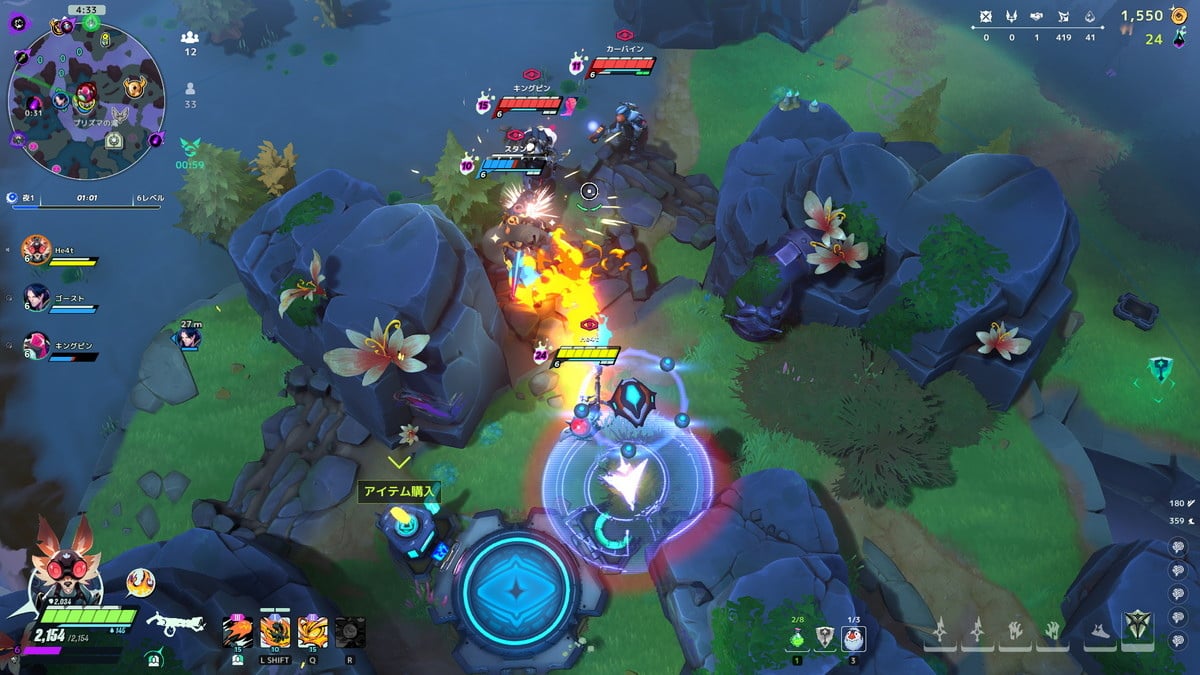Click the flame emote speech bubble
The height and width of the screenshot is (675, 1200).
[140, 582]
